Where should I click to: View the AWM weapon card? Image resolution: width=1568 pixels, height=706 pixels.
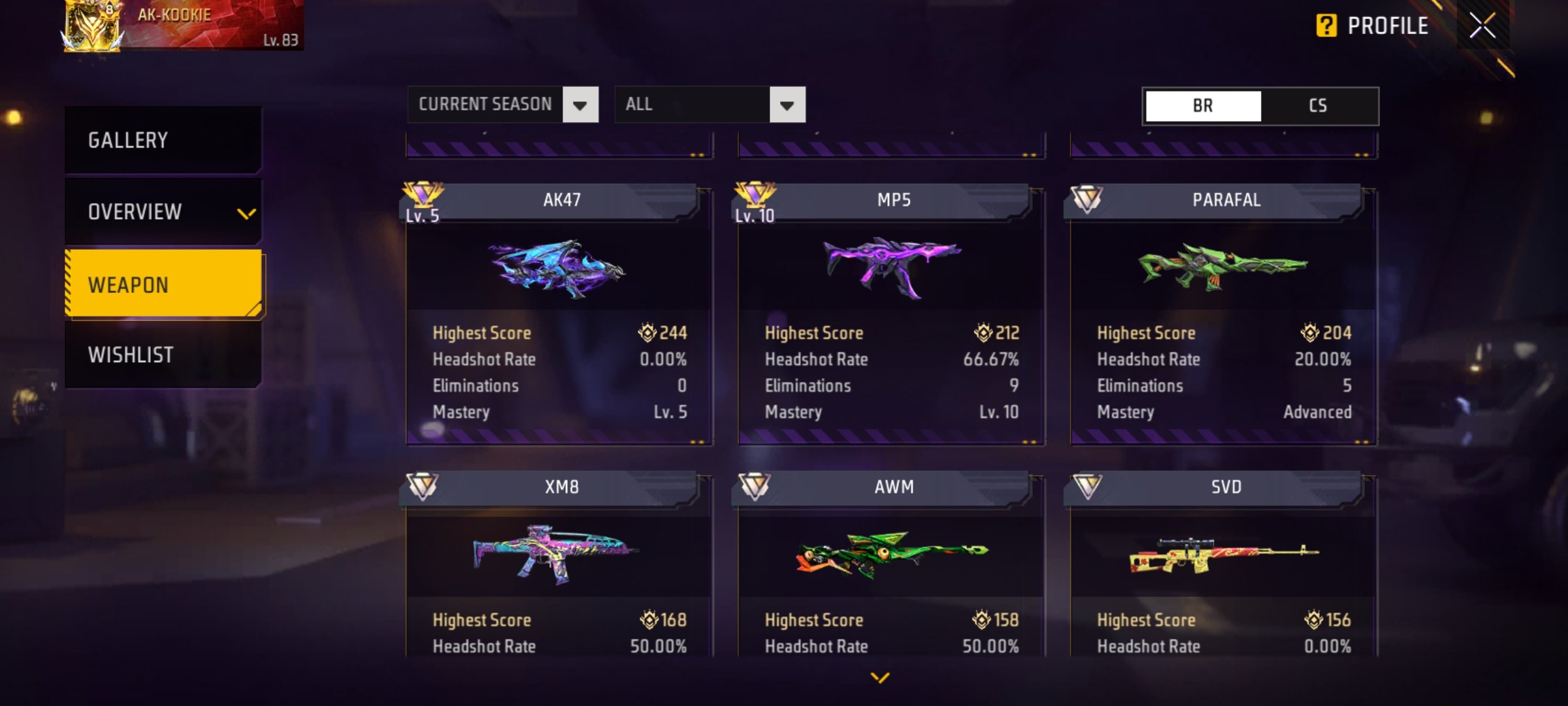pos(891,562)
